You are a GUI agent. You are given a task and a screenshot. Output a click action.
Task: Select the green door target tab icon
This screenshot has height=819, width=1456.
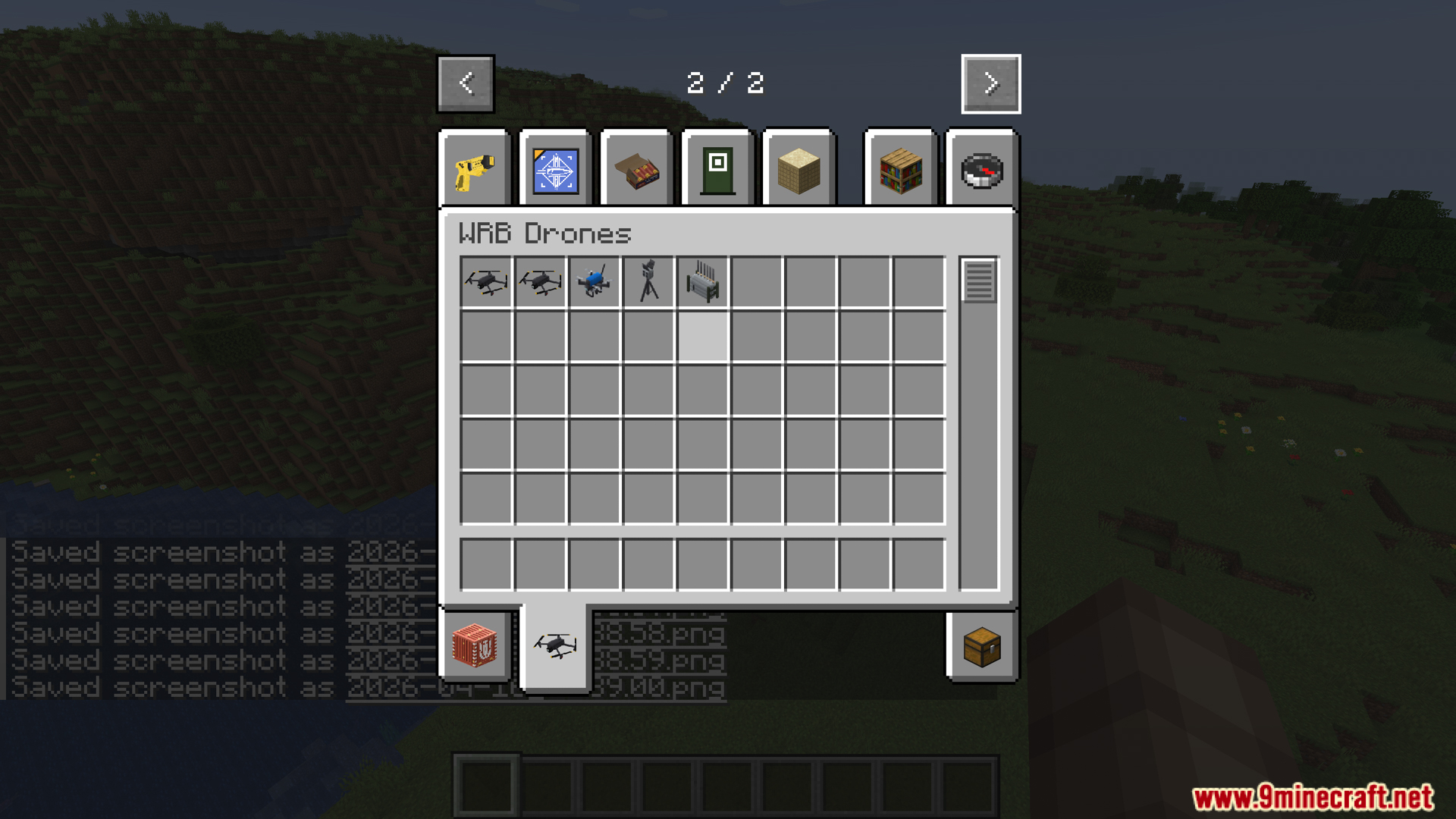tap(717, 168)
